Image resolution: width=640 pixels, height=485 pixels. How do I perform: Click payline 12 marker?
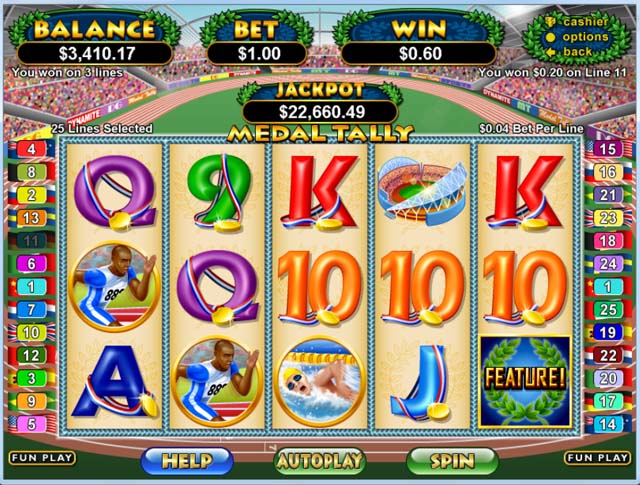coord(31,355)
